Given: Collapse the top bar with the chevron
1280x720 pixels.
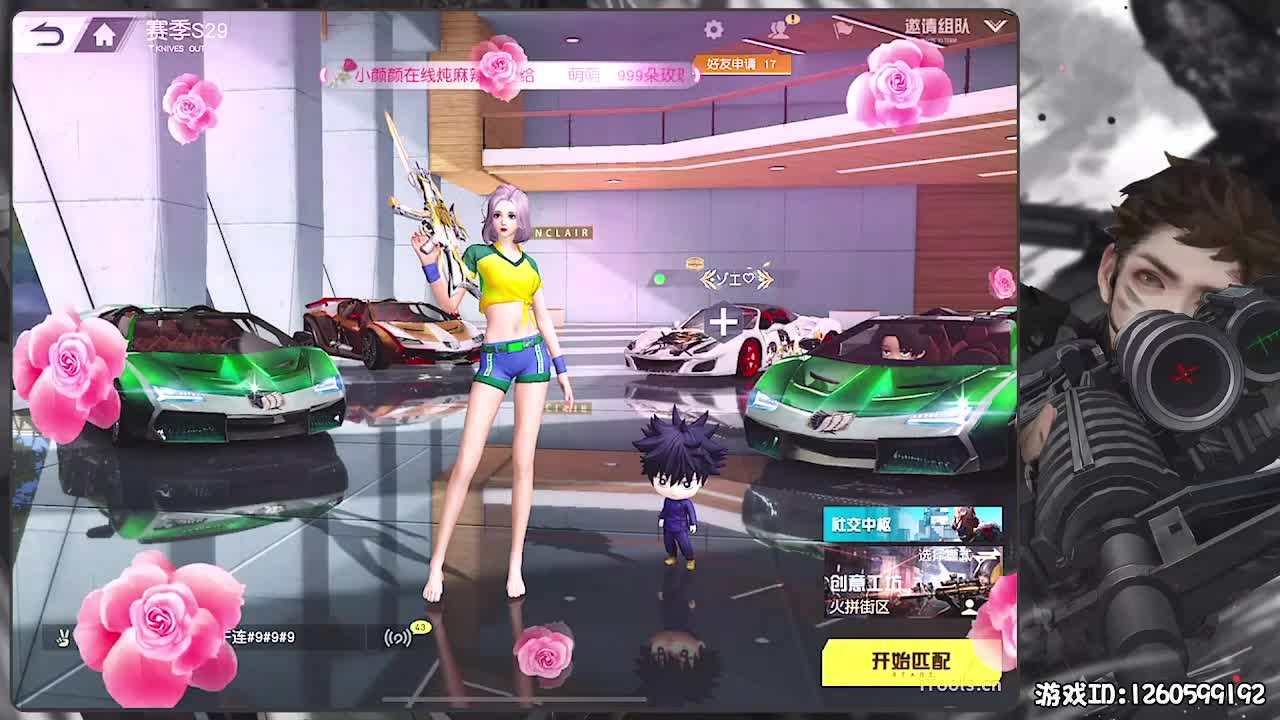Looking at the screenshot, I should coord(996,26).
